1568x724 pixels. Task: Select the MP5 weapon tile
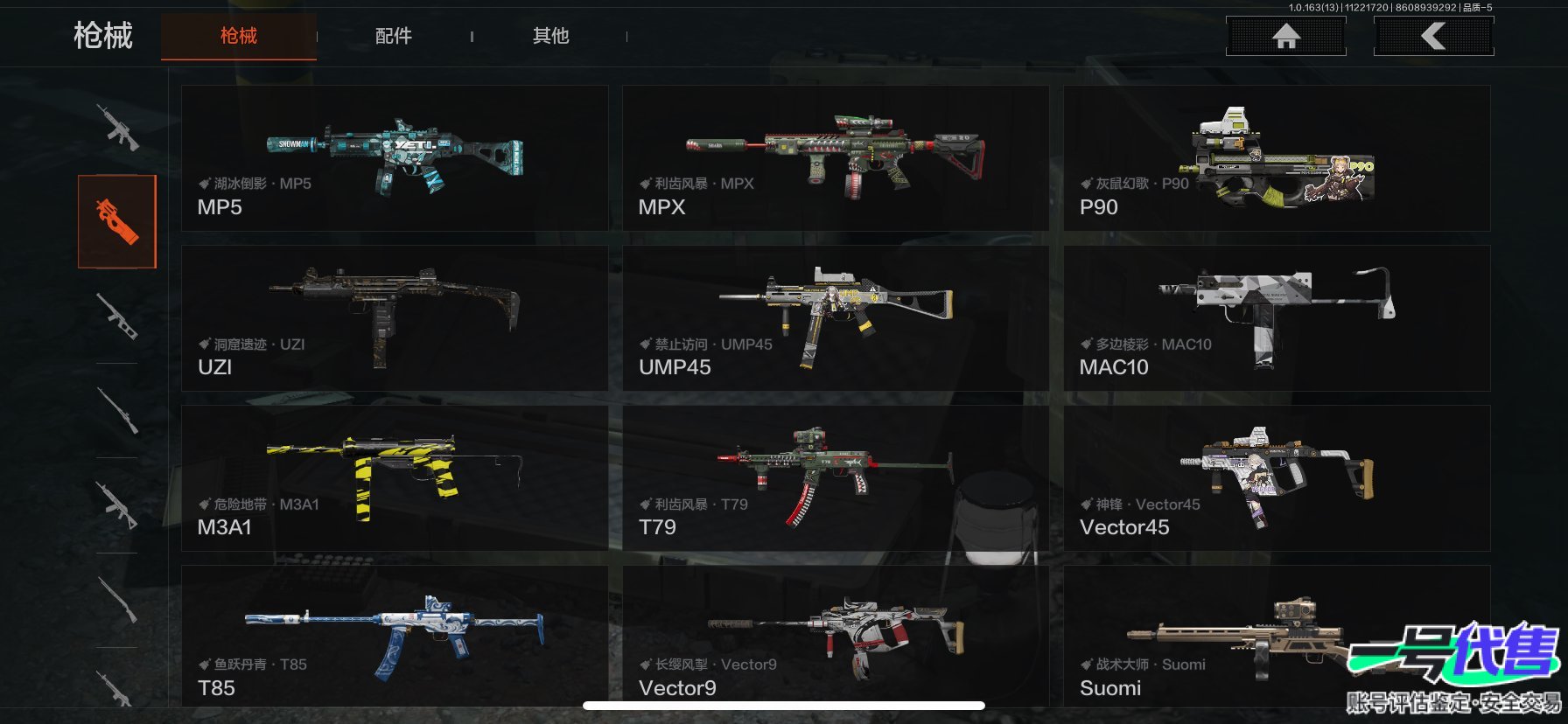click(x=395, y=158)
